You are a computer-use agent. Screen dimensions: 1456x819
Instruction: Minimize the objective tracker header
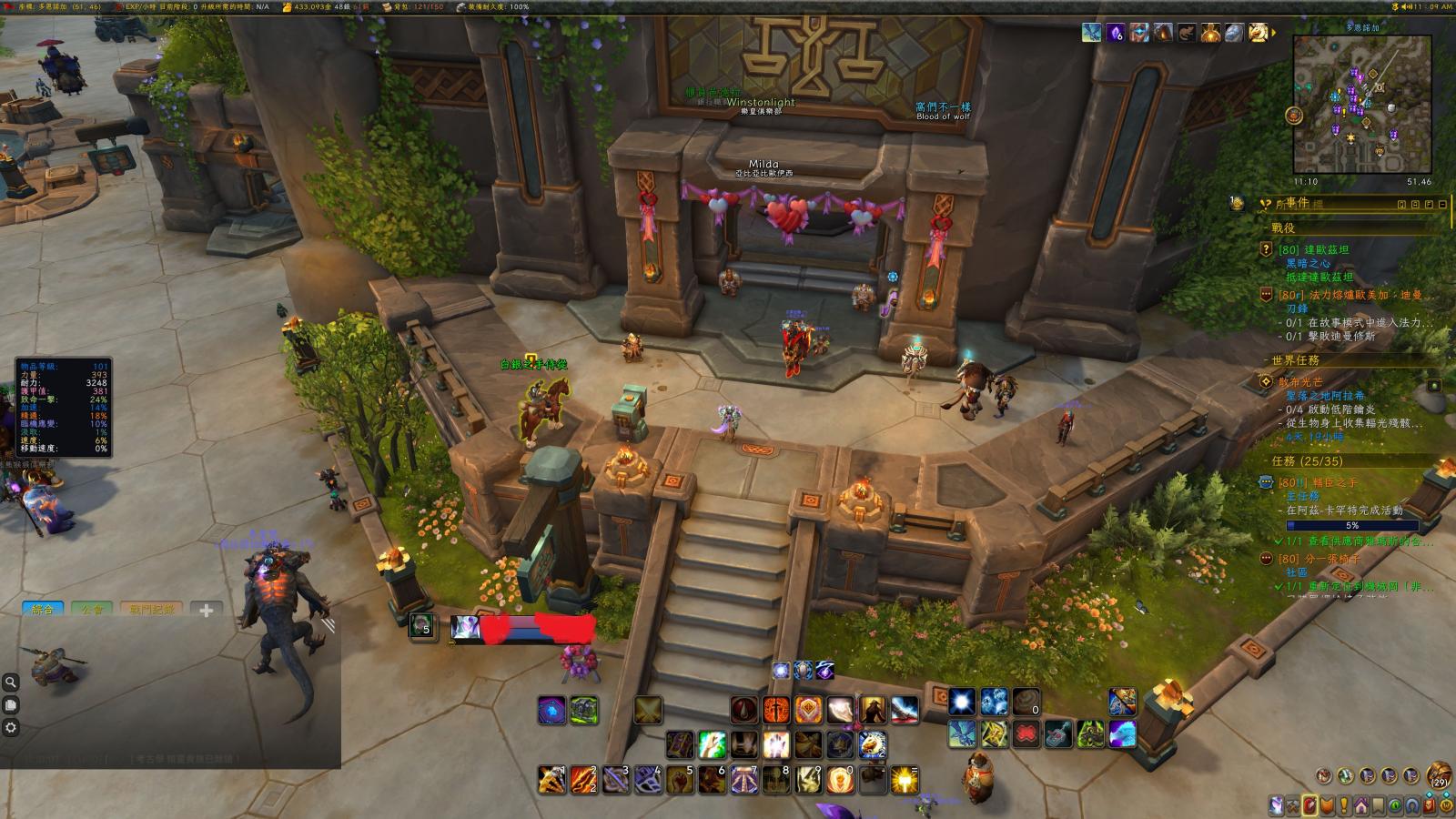[x=1443, y=205]
